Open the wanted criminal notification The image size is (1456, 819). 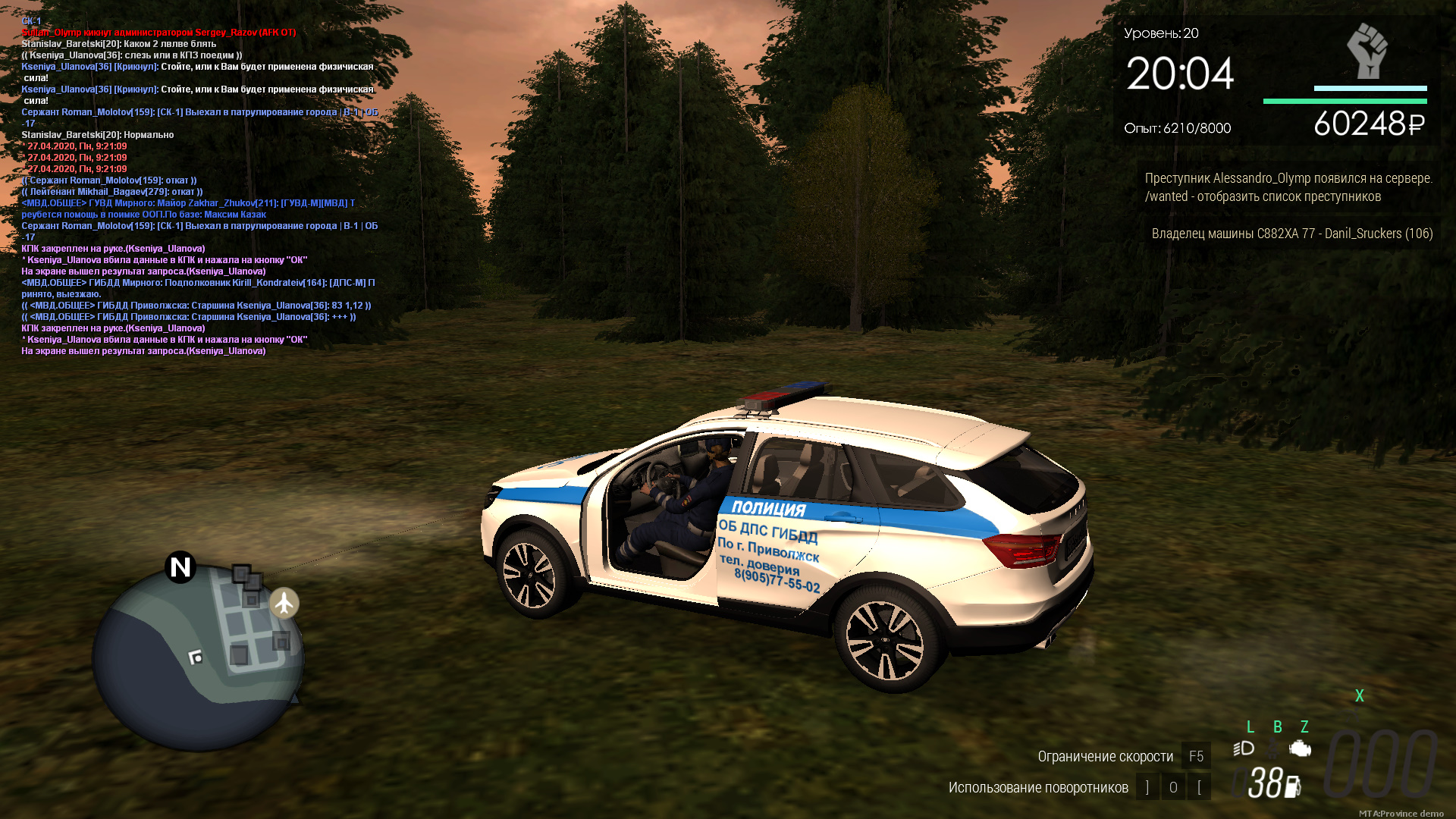click(x=1288, y=187)
